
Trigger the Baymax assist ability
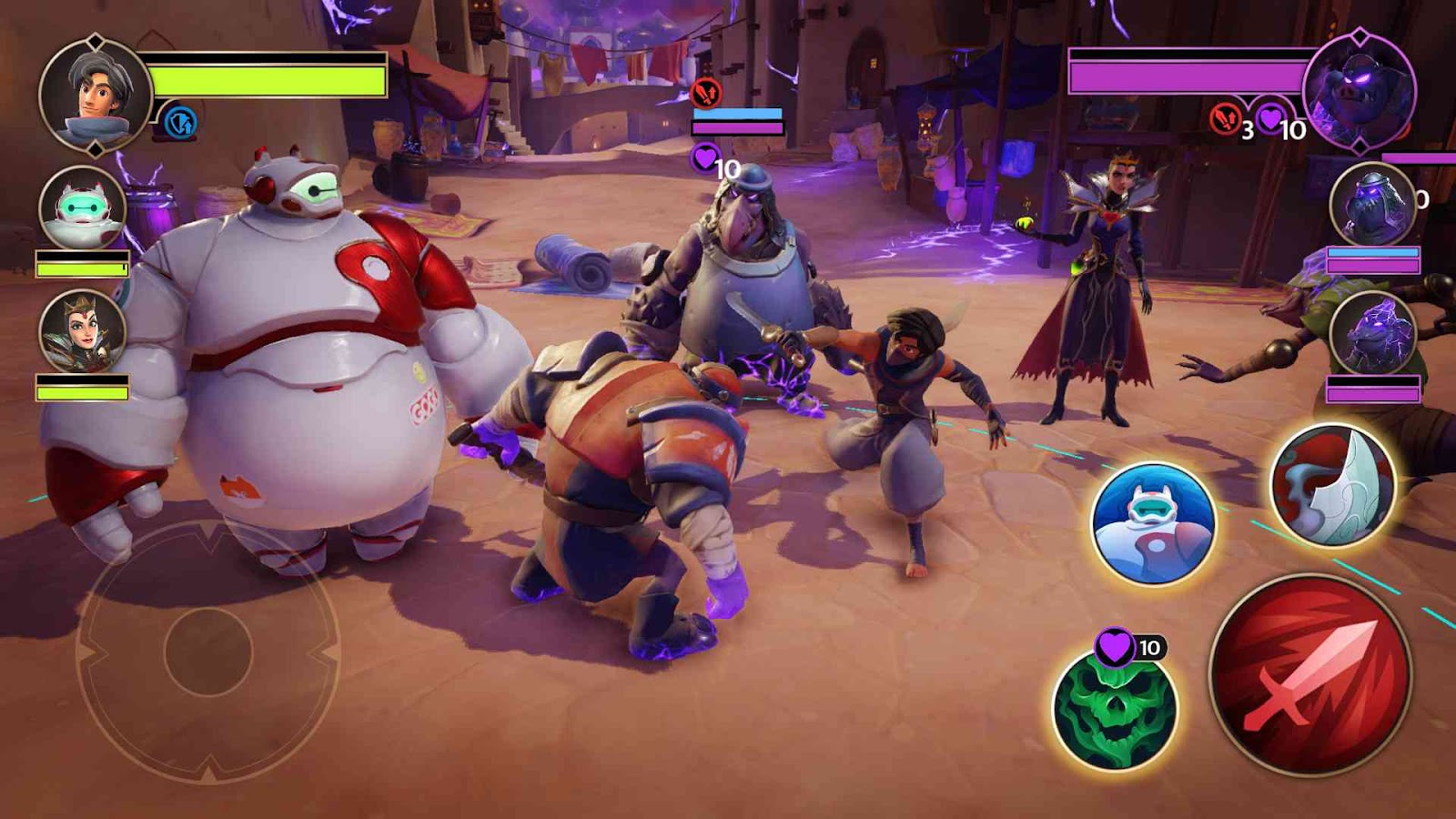[x=1153, y=523]
